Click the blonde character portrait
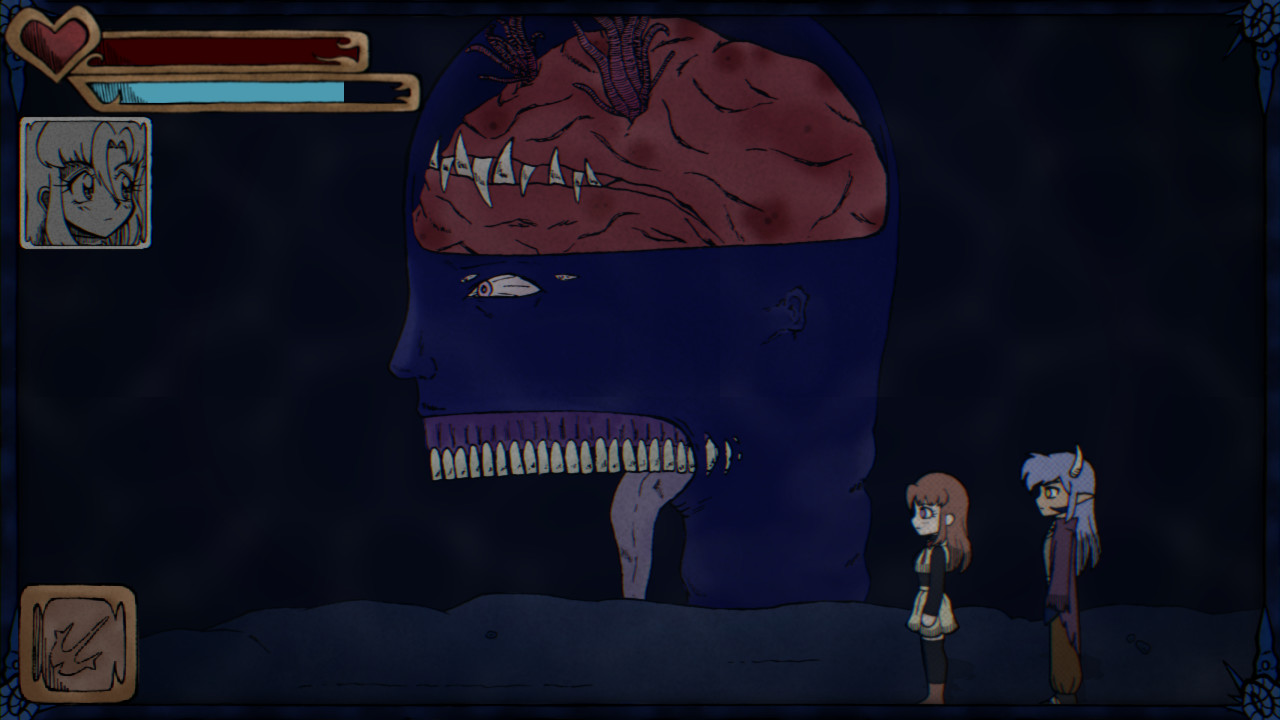 (x=85, y=183)
